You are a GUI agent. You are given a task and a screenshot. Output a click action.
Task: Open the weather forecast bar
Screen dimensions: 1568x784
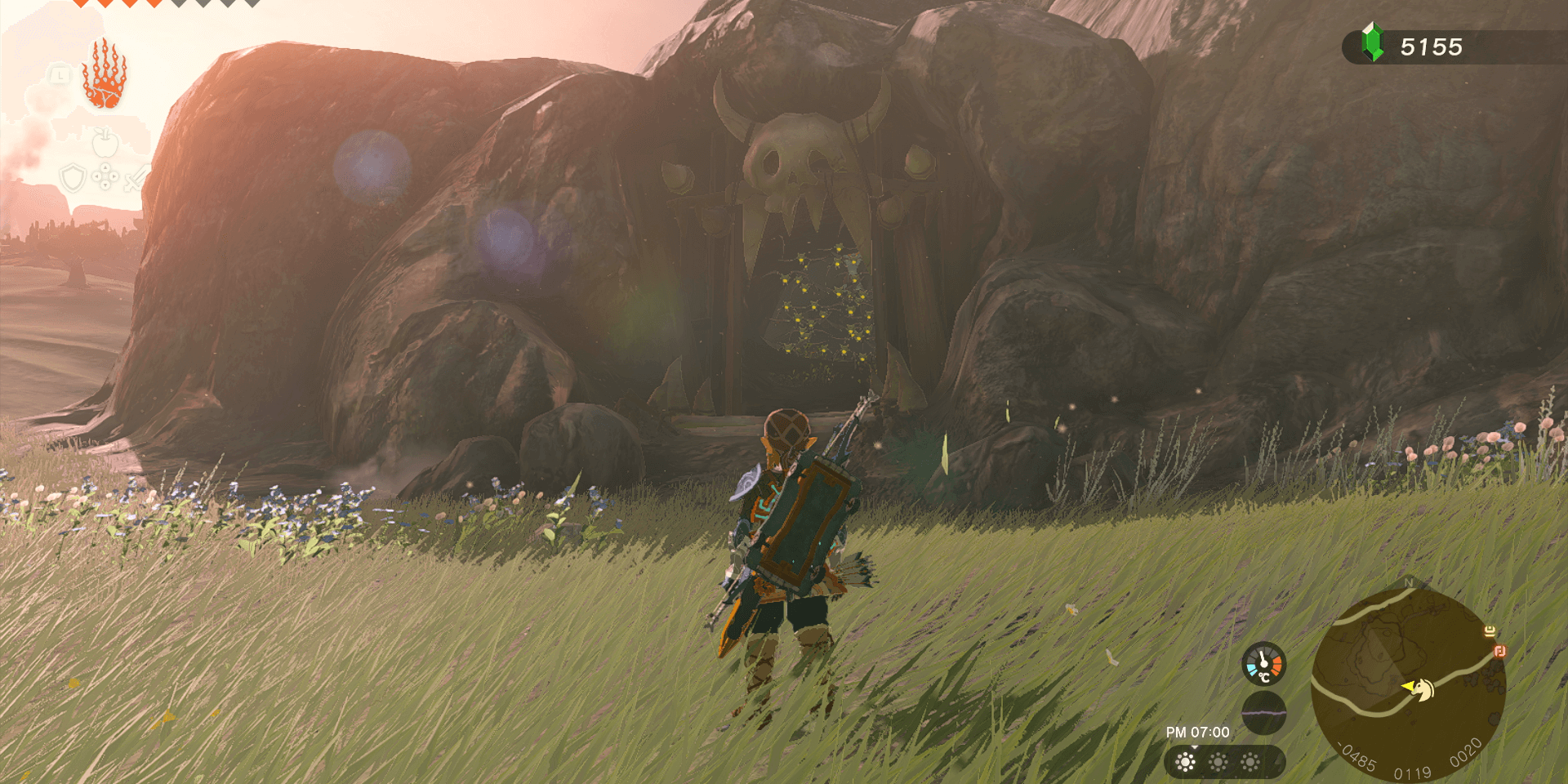[x=1223, y=762]
